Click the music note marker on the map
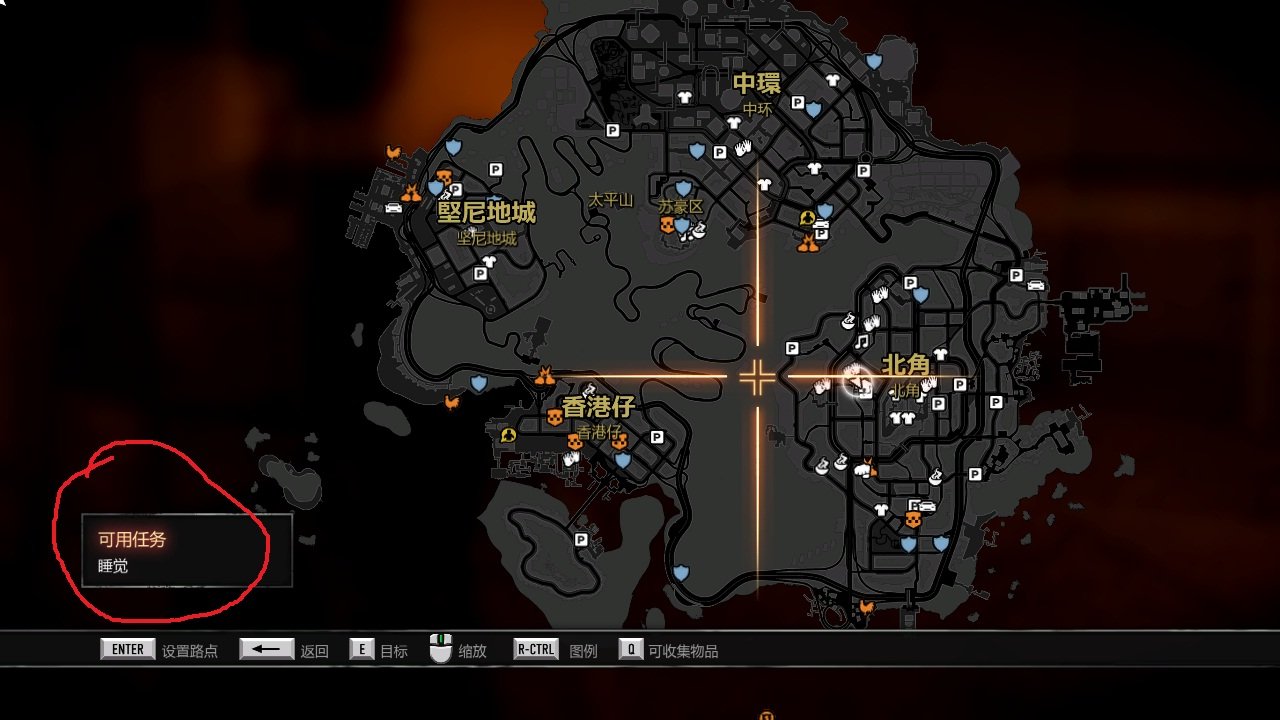Screen dimensions: 1280x720 pos(861,342)
